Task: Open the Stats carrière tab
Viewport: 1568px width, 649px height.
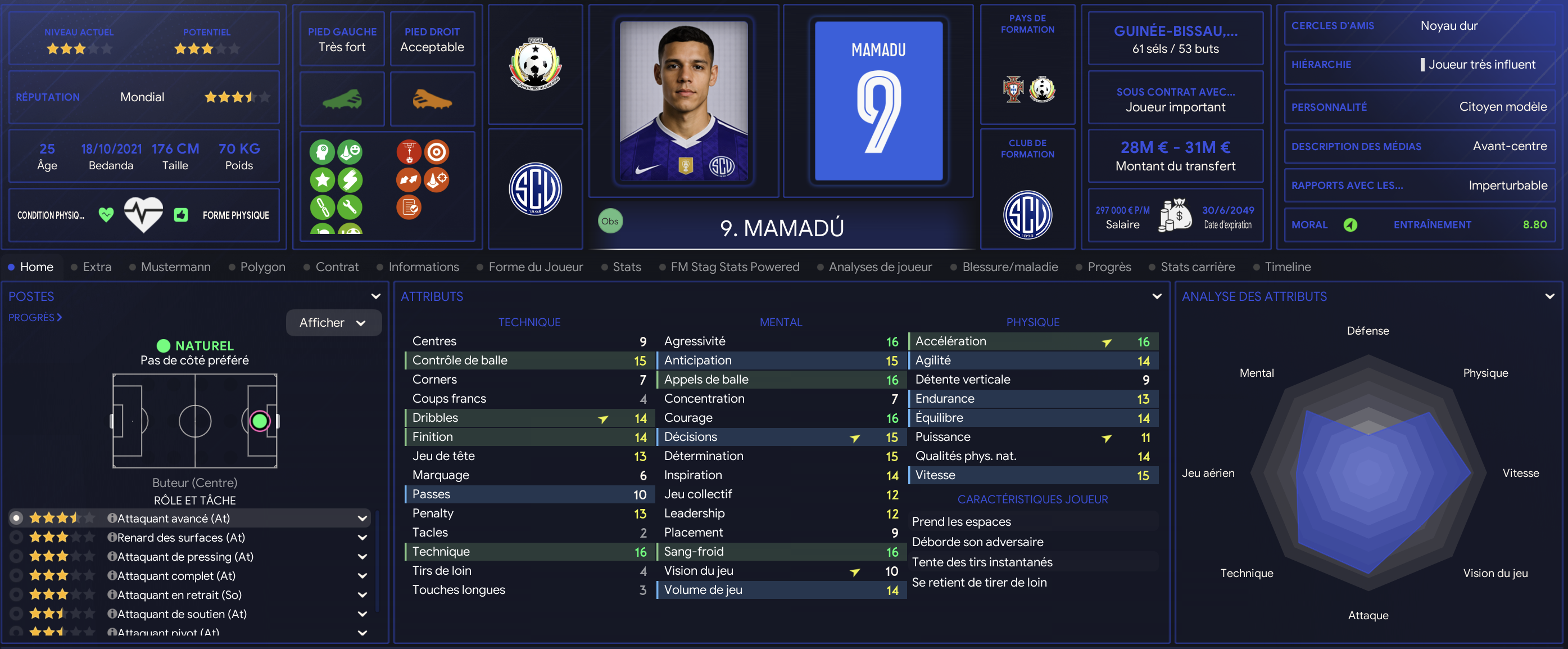Action: click(x=1197, y=267)
